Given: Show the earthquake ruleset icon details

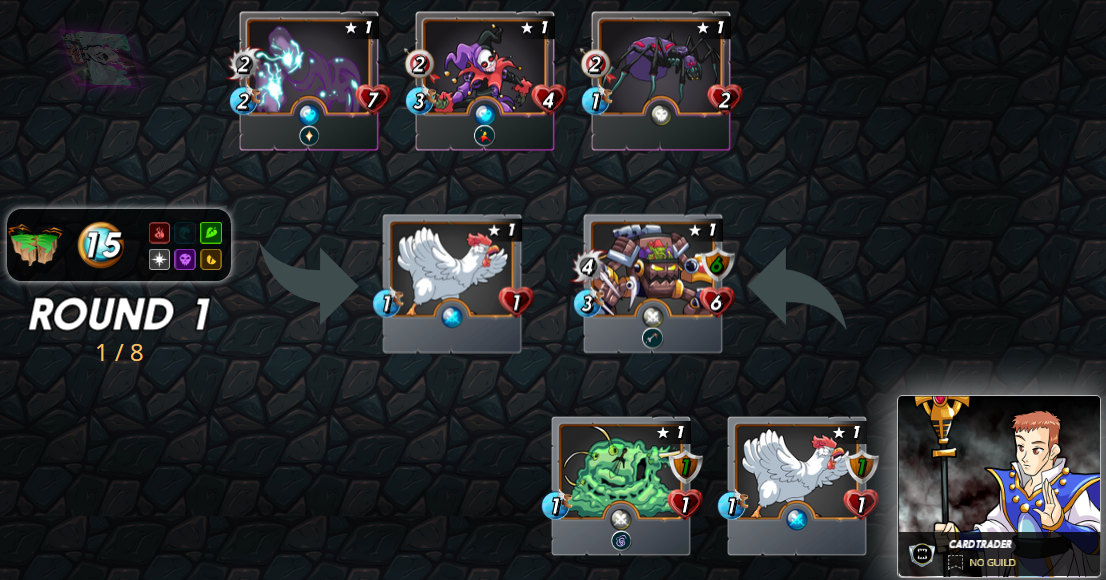Looking at the screenshot, I should coord(36,245).
